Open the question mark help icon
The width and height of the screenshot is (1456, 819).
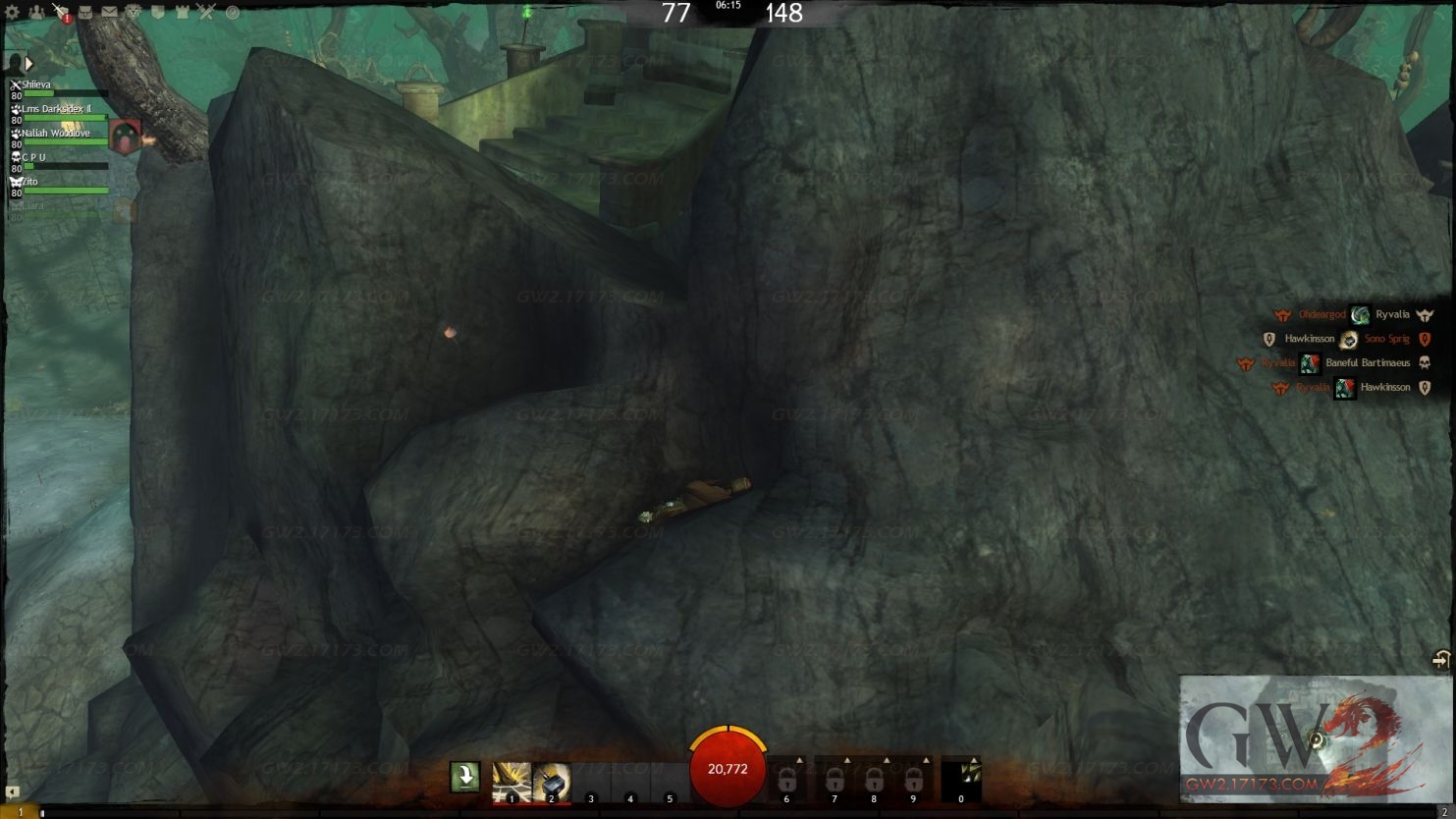(x=233, y=13)
